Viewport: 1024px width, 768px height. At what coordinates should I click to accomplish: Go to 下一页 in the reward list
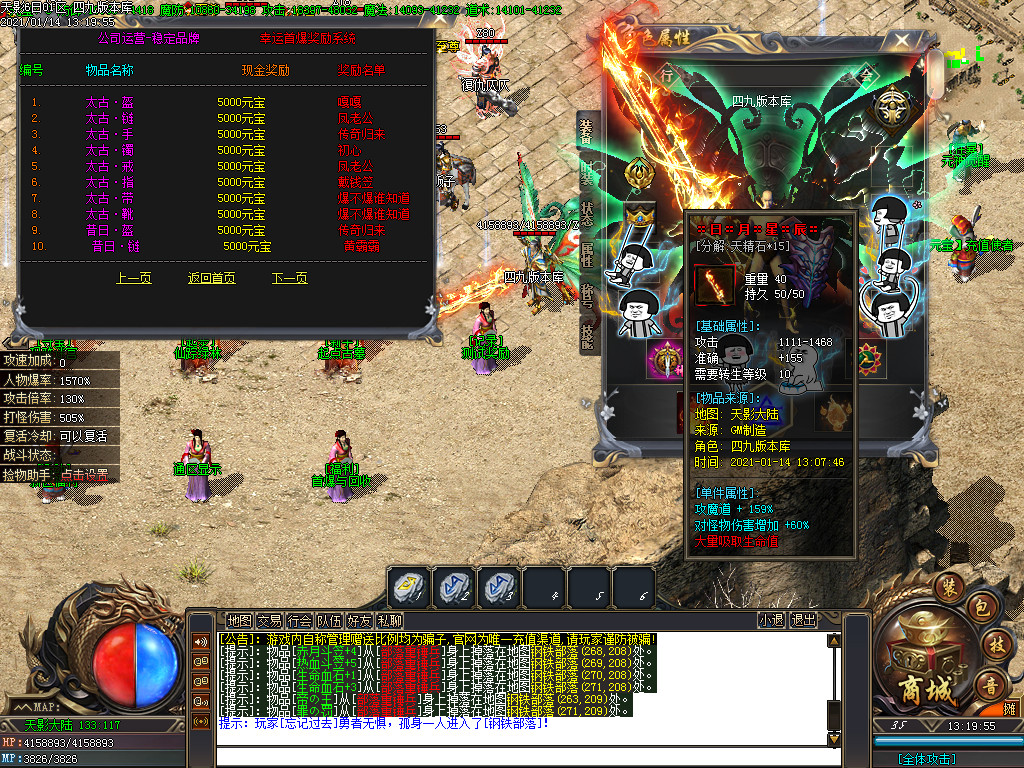click(x=289, y=278)
